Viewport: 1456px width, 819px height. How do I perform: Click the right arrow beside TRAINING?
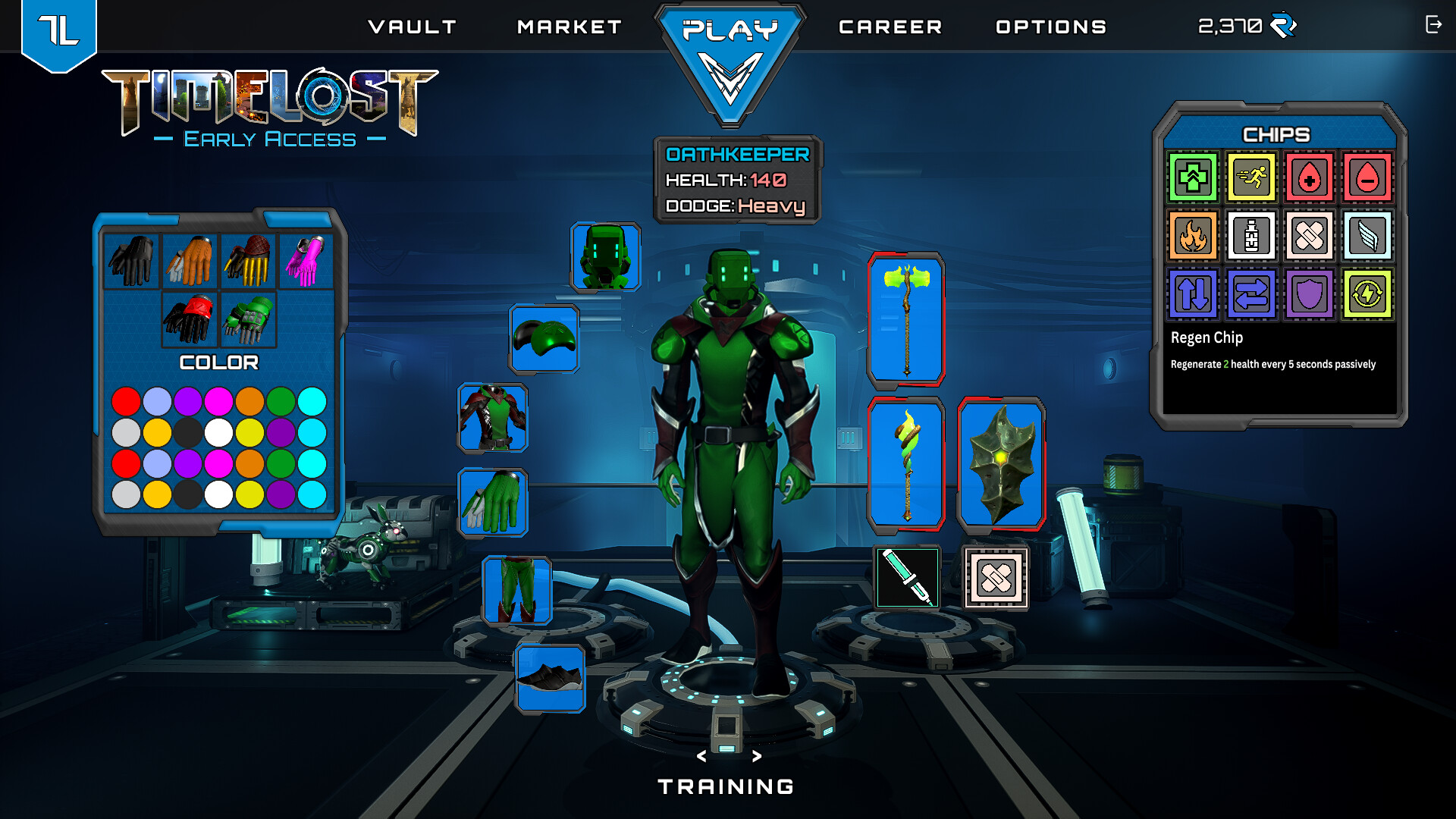[756, 755]
